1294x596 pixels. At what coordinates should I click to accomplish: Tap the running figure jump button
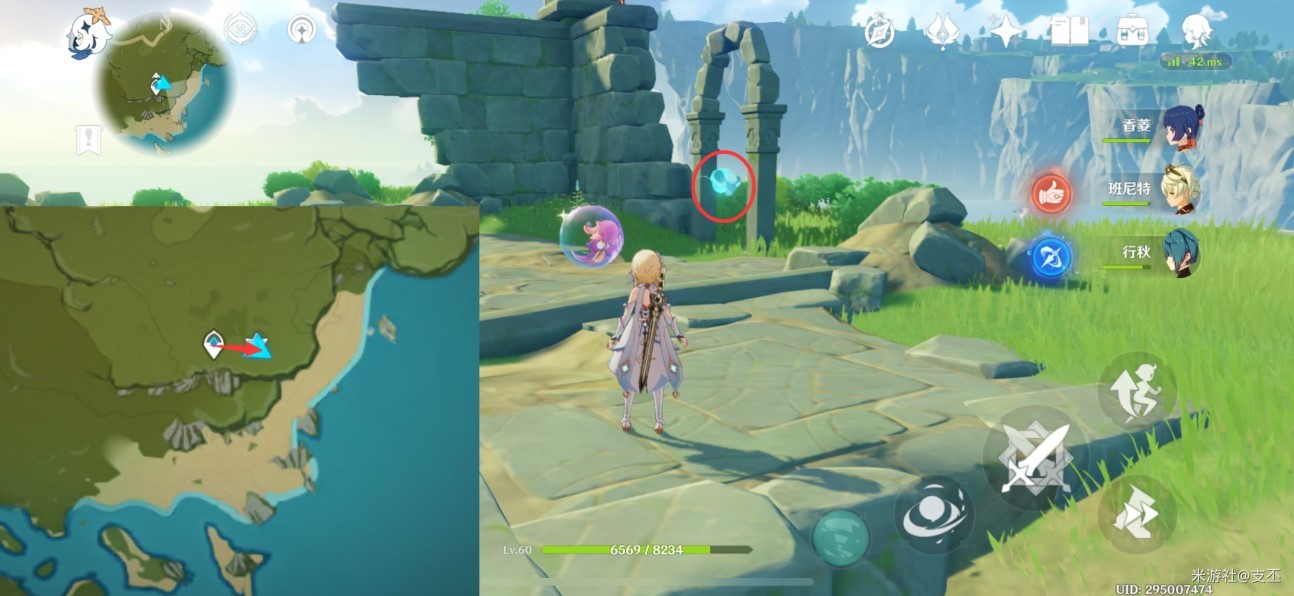[1137, 390]
